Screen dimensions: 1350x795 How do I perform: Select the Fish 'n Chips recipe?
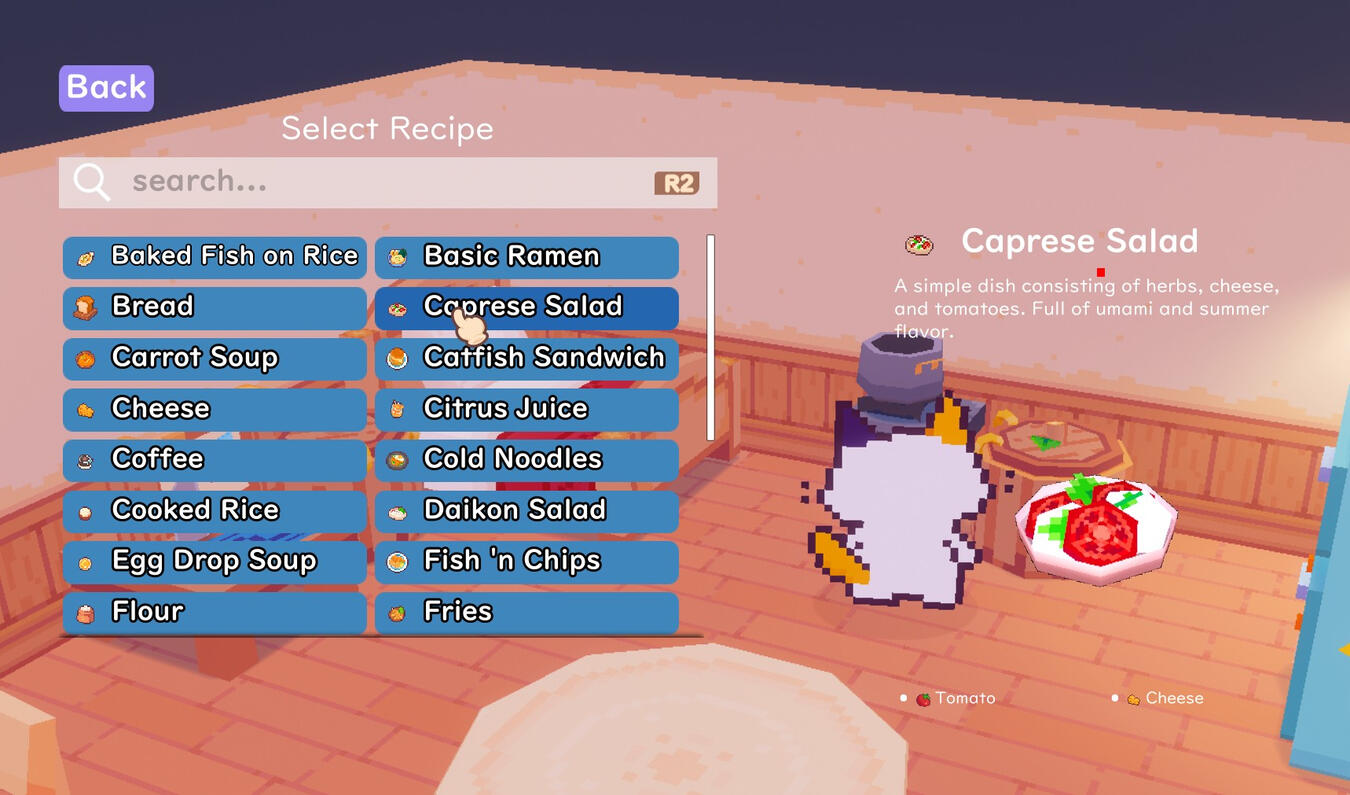tap(525, 561)
